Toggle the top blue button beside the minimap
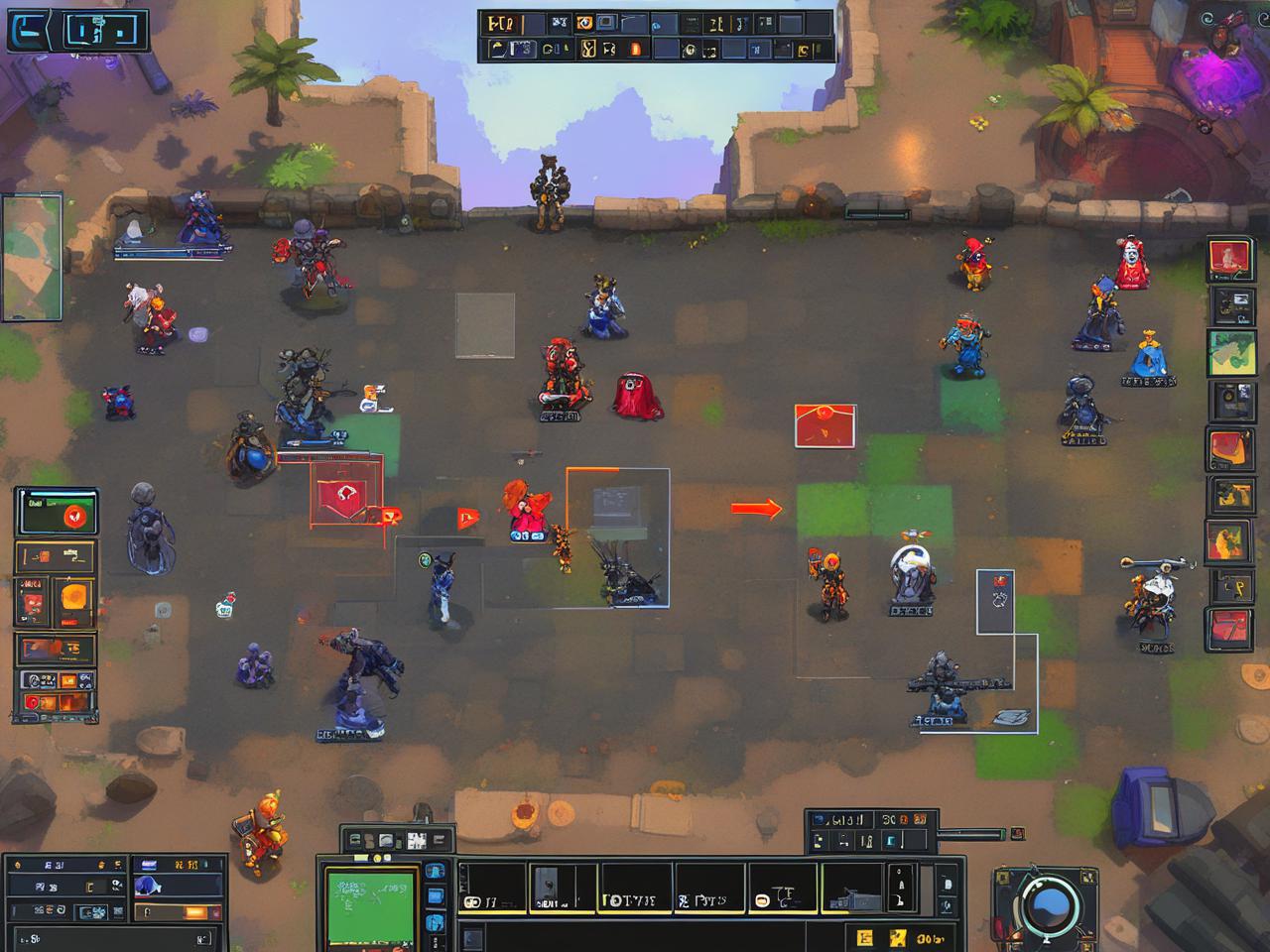Viewport: 1270px width, 952px height. [434, 873]
